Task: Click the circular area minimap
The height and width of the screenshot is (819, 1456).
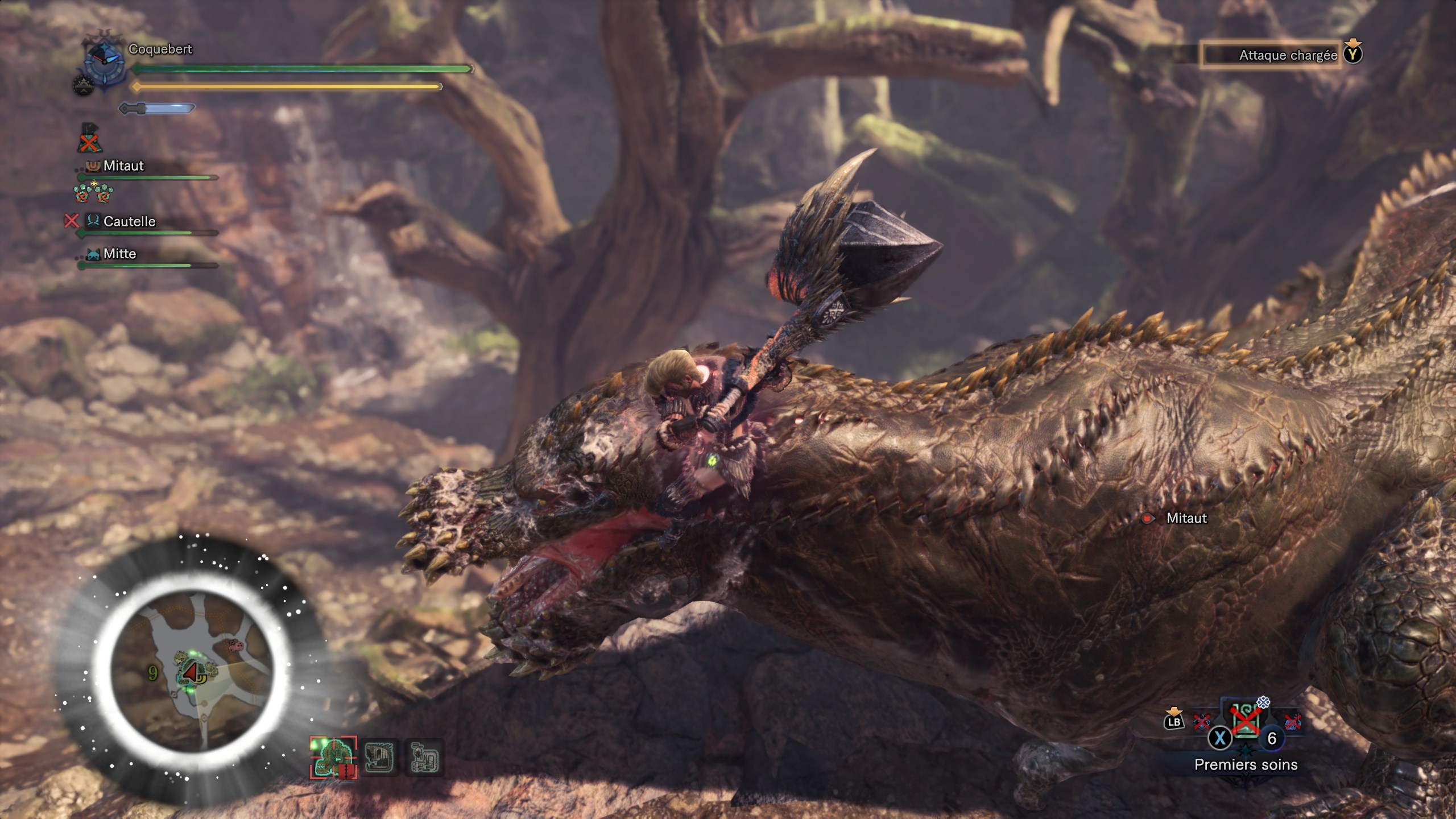Action: click(191, 671)
